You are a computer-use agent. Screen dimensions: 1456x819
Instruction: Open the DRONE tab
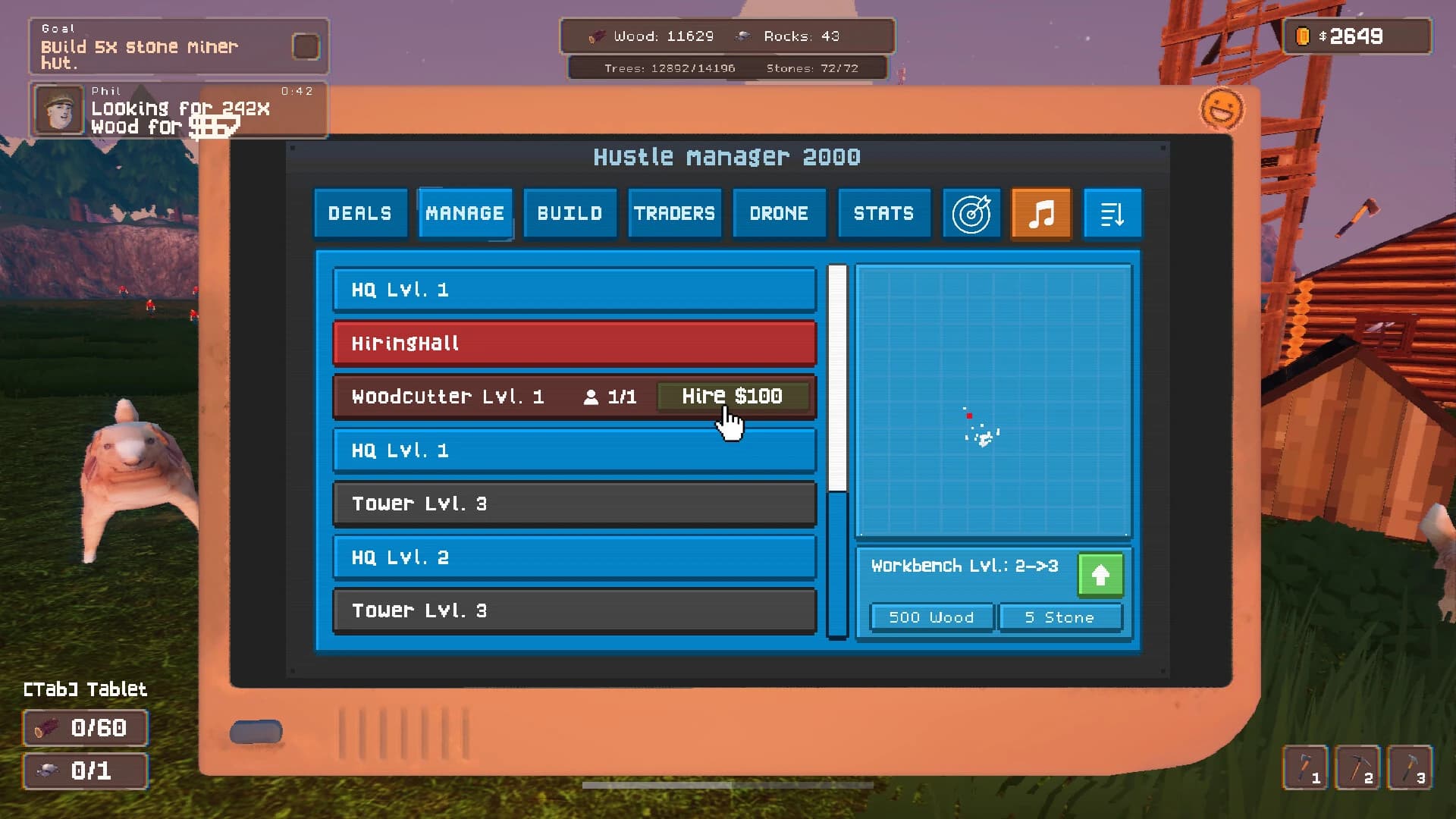(x=779, y=213)
